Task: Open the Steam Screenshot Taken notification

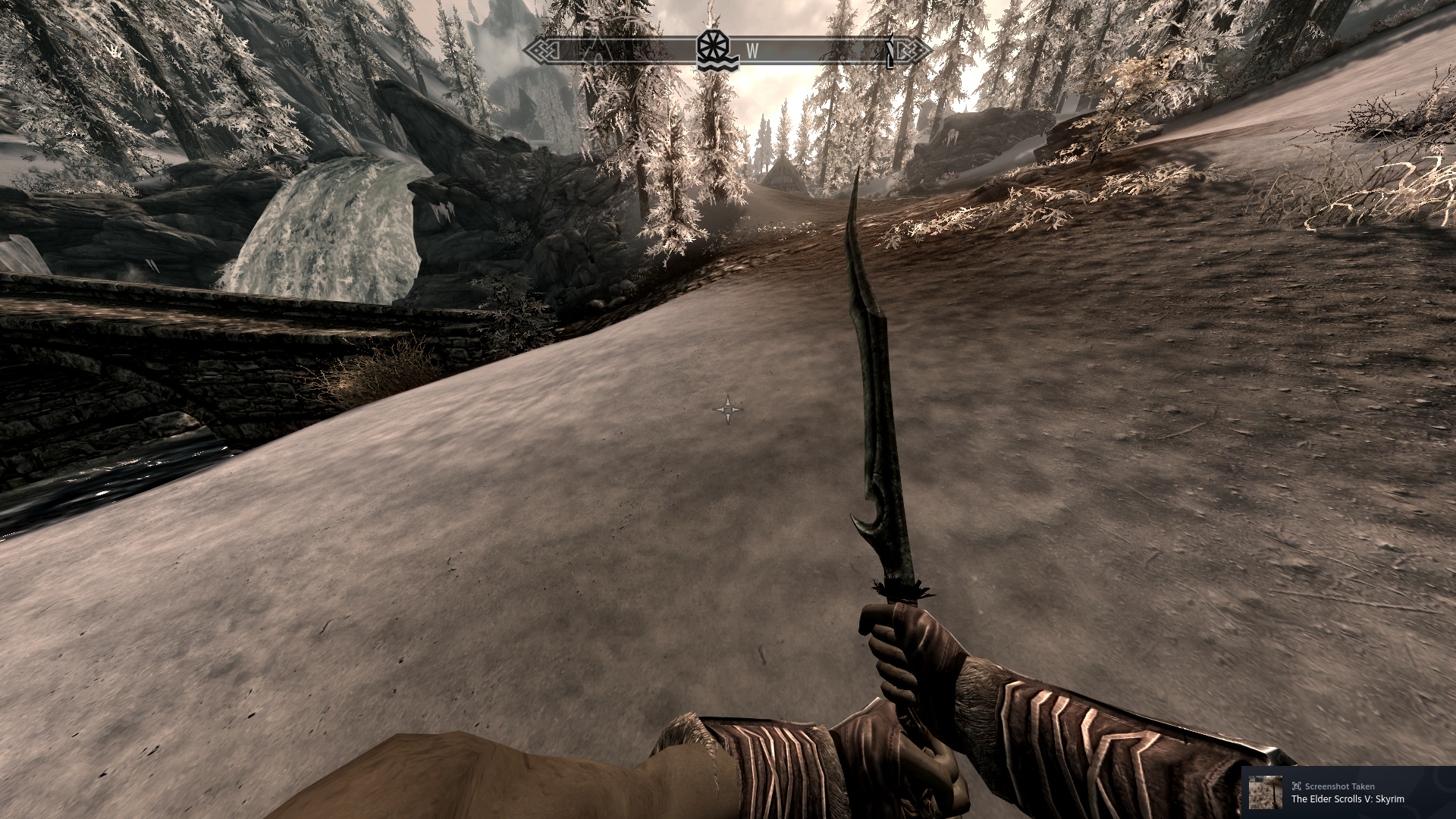Action: pos(1348,792)
